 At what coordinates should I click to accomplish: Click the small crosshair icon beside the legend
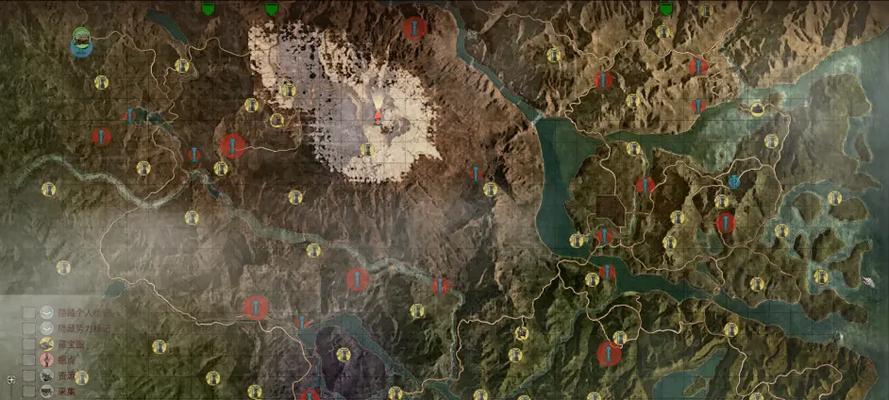(11, 380)
